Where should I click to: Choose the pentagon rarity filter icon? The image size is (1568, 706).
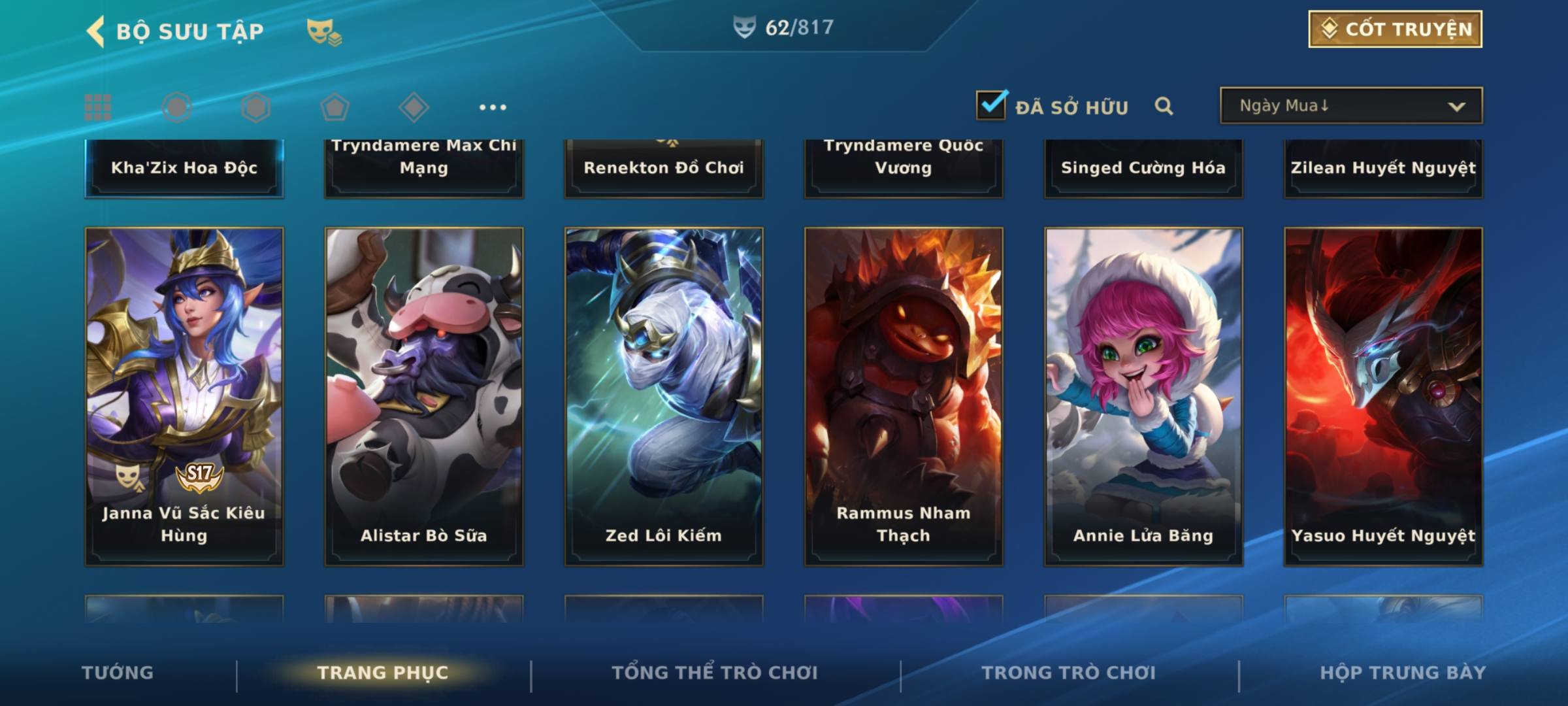(x=335, y=107)
